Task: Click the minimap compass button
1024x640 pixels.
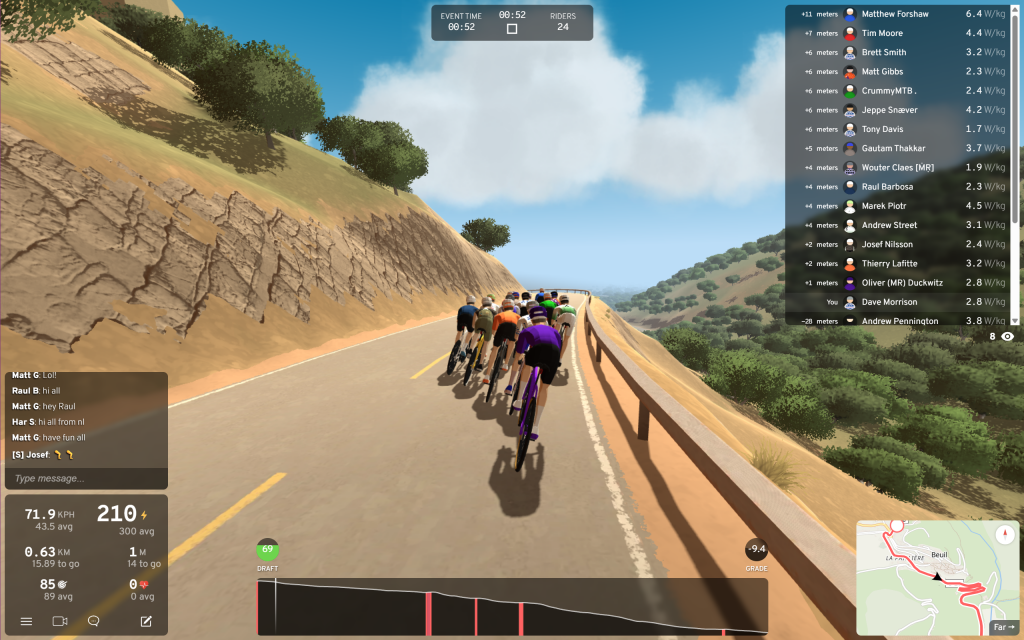Action: [x=1005, y=535]
